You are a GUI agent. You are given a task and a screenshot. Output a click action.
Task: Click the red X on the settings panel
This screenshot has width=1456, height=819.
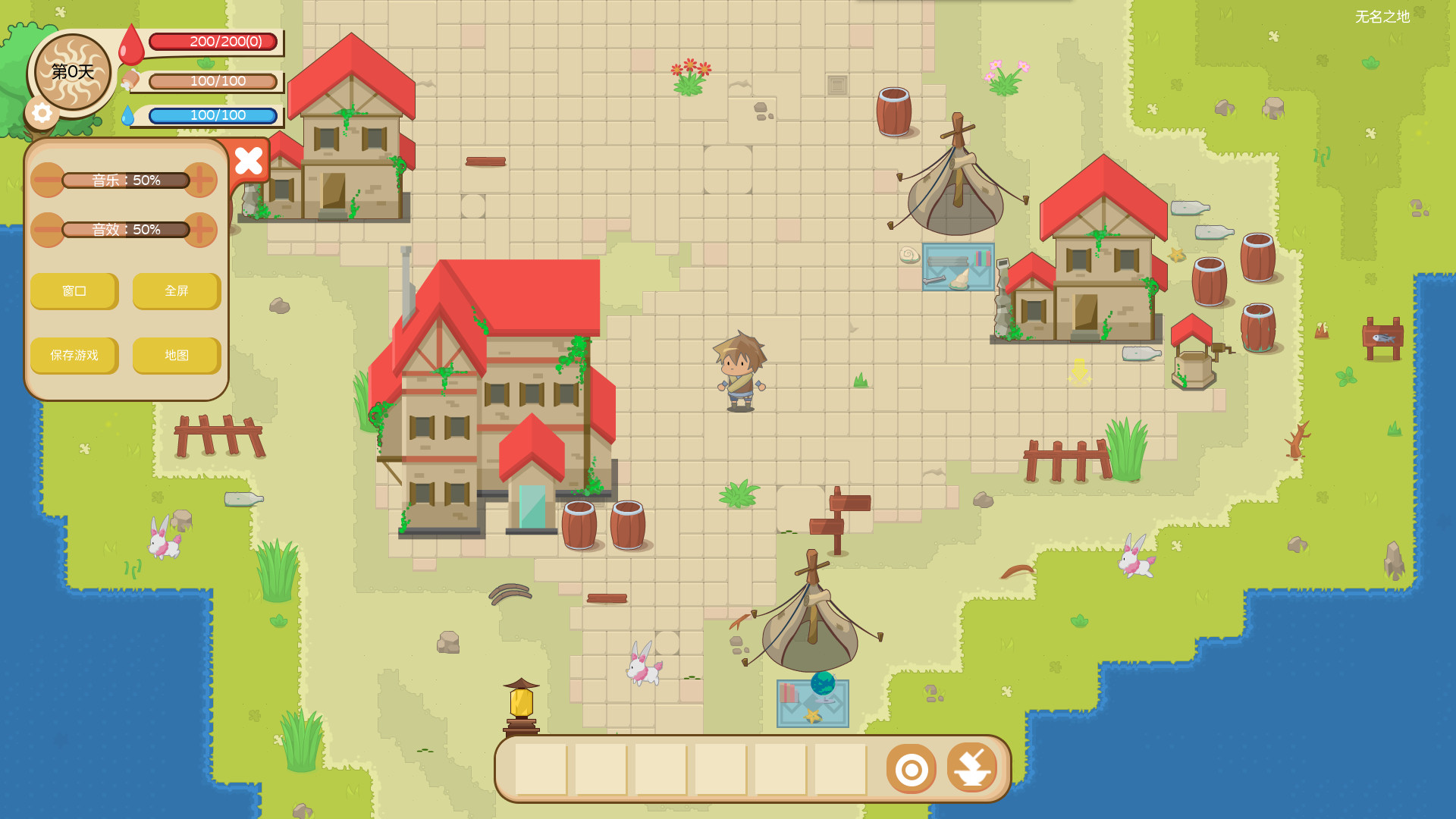(x=249, y=160)
